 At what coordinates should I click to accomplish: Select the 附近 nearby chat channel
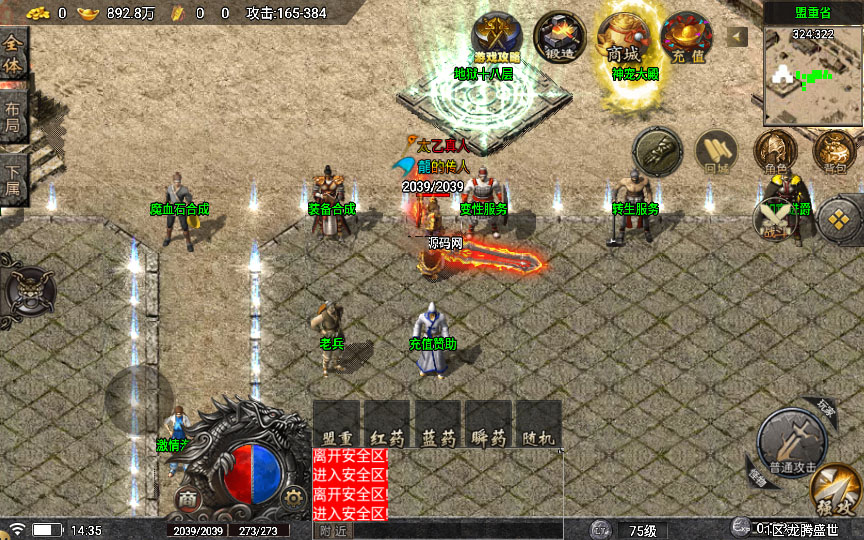[332, 530]
